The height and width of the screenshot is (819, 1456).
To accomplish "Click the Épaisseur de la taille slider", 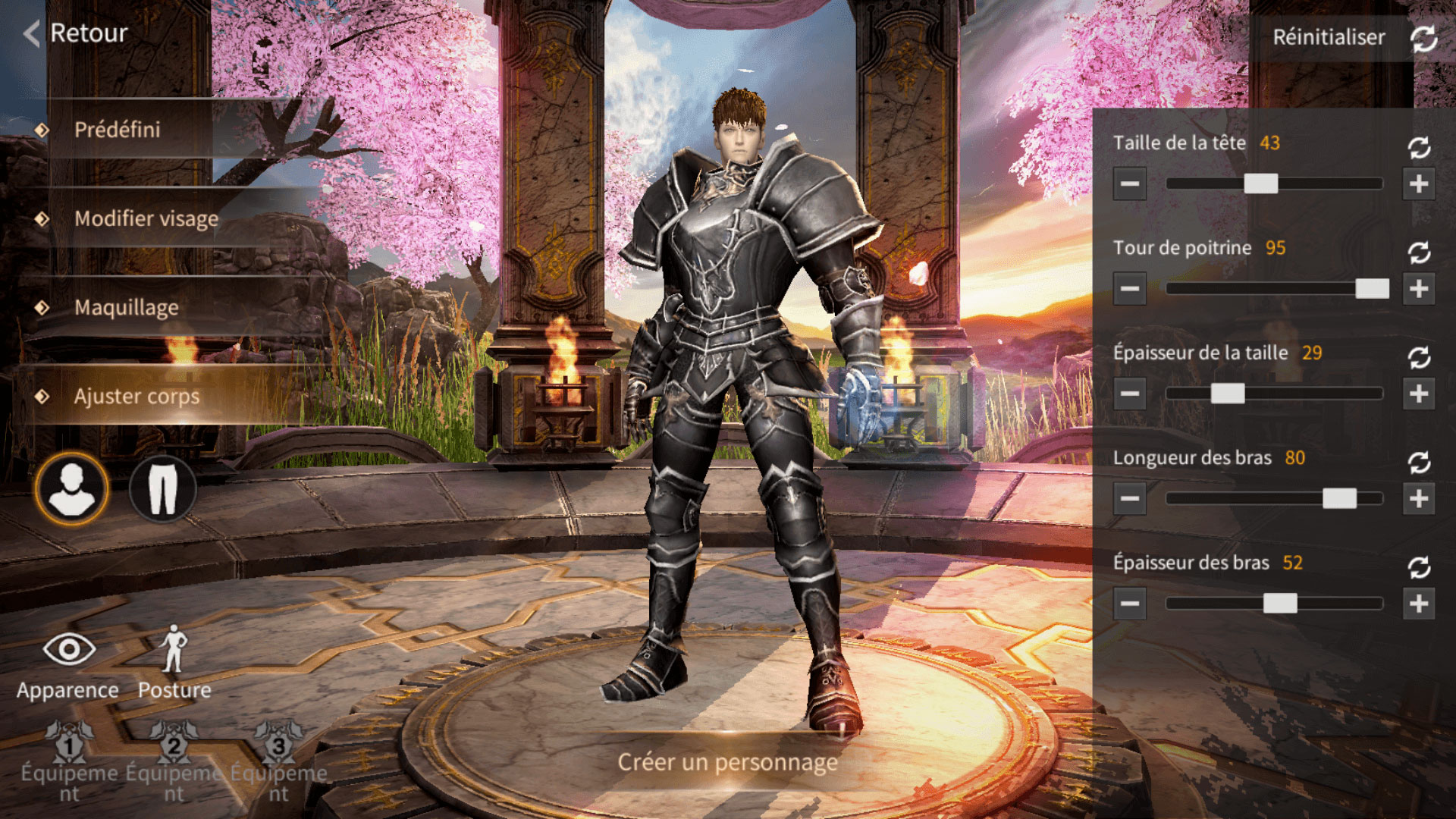I will tap(1274, 394).
